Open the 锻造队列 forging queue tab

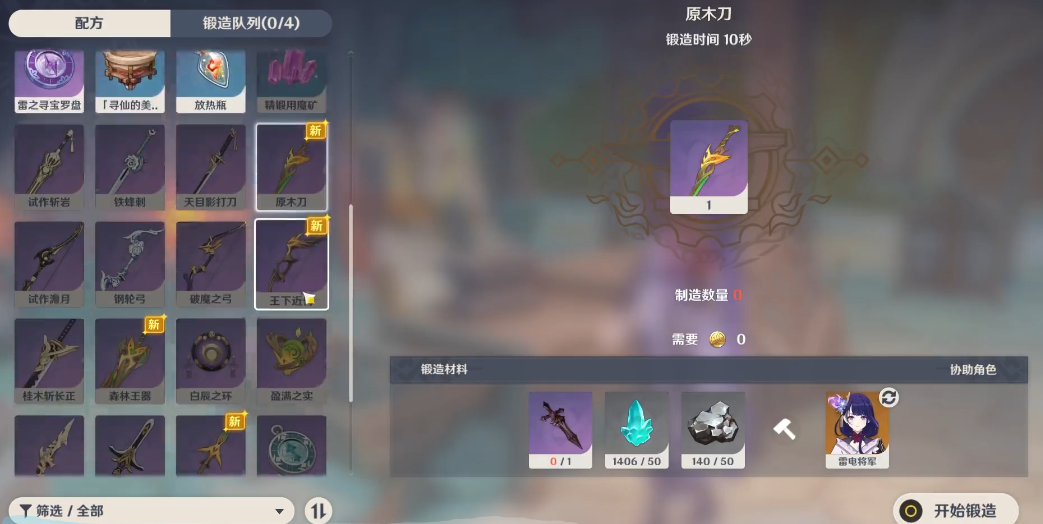(250, 23)
